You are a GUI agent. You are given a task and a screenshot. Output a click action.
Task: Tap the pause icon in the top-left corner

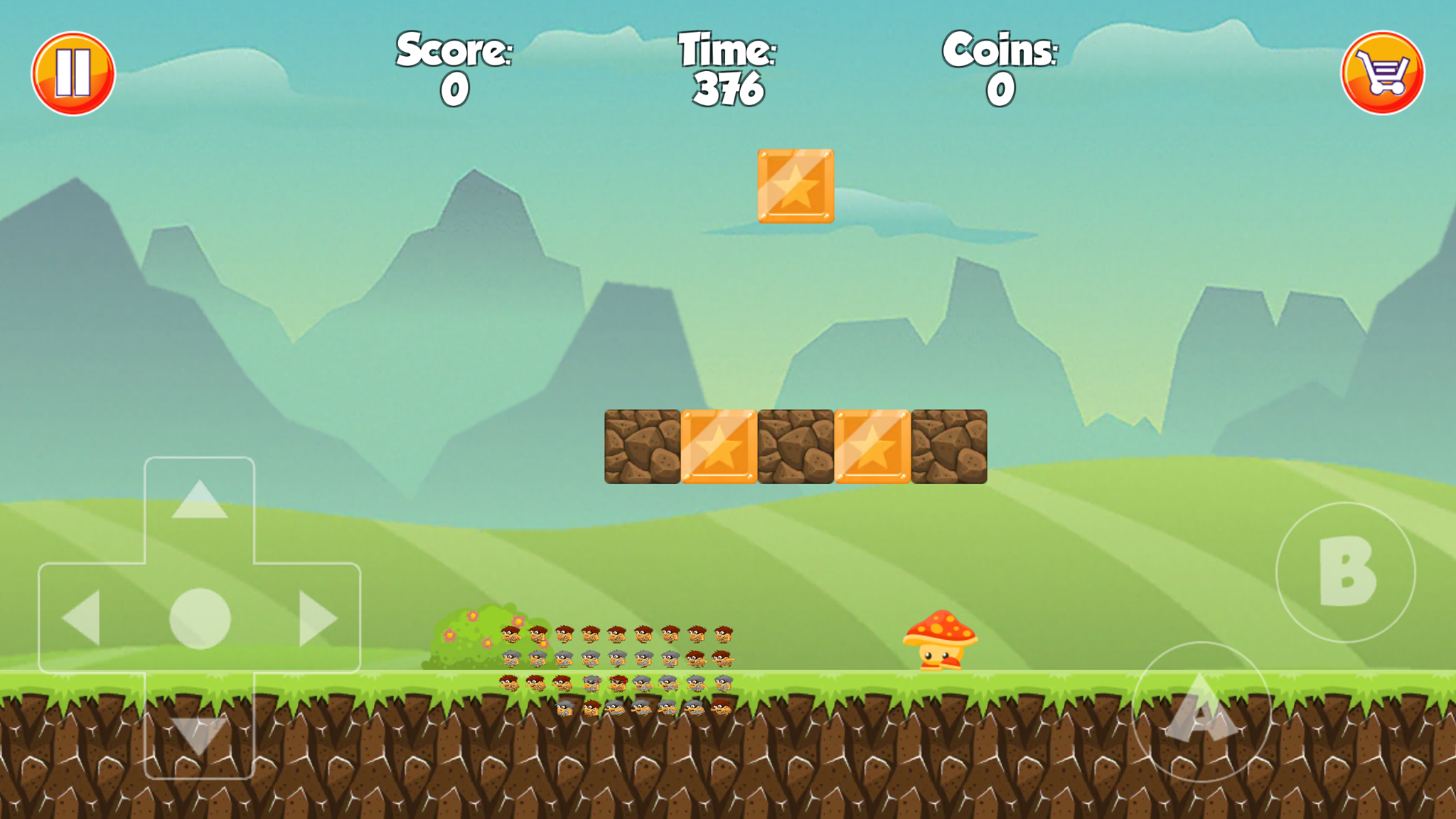[76, 73]
